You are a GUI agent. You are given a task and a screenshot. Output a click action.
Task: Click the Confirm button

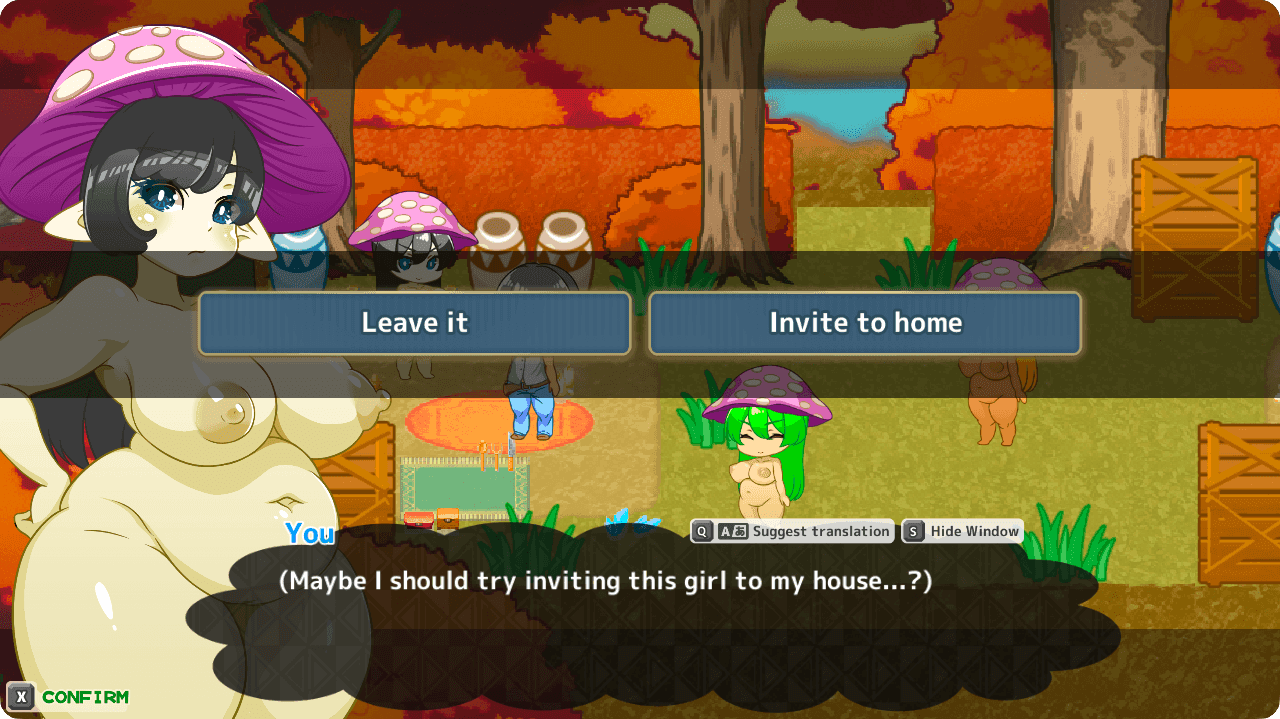(68, 697)
